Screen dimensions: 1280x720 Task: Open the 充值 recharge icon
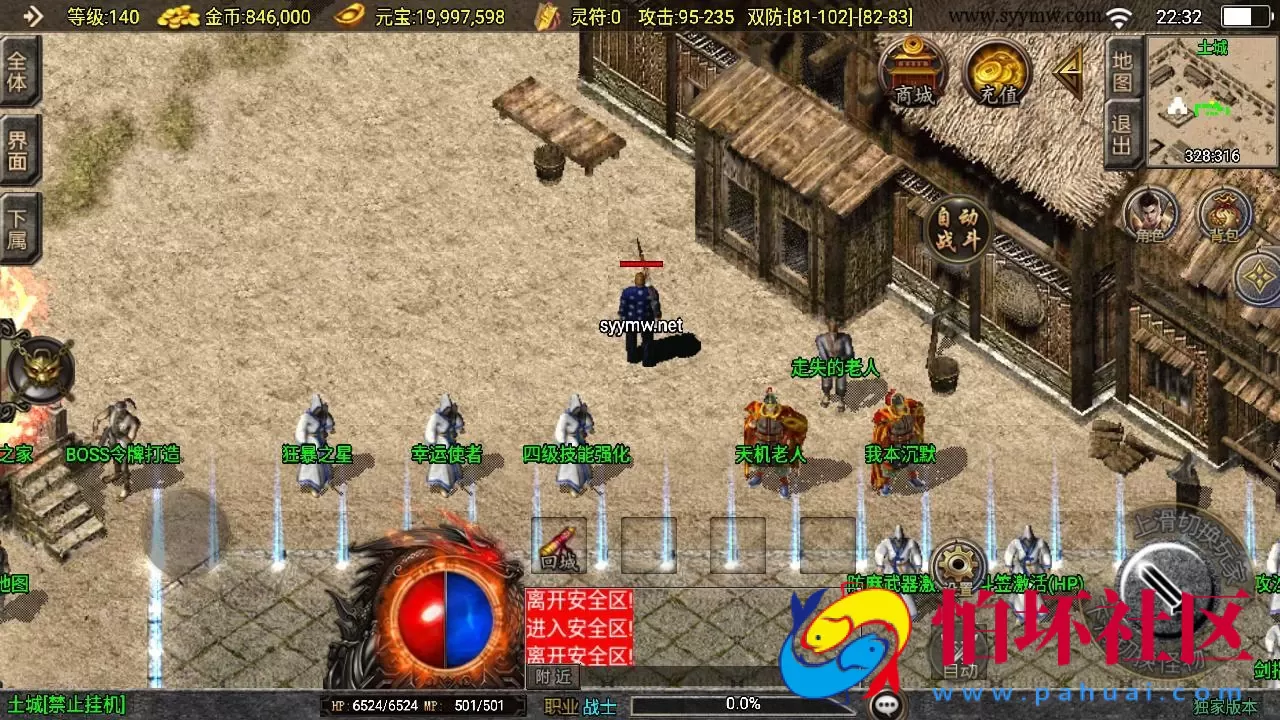click(995, 72)
